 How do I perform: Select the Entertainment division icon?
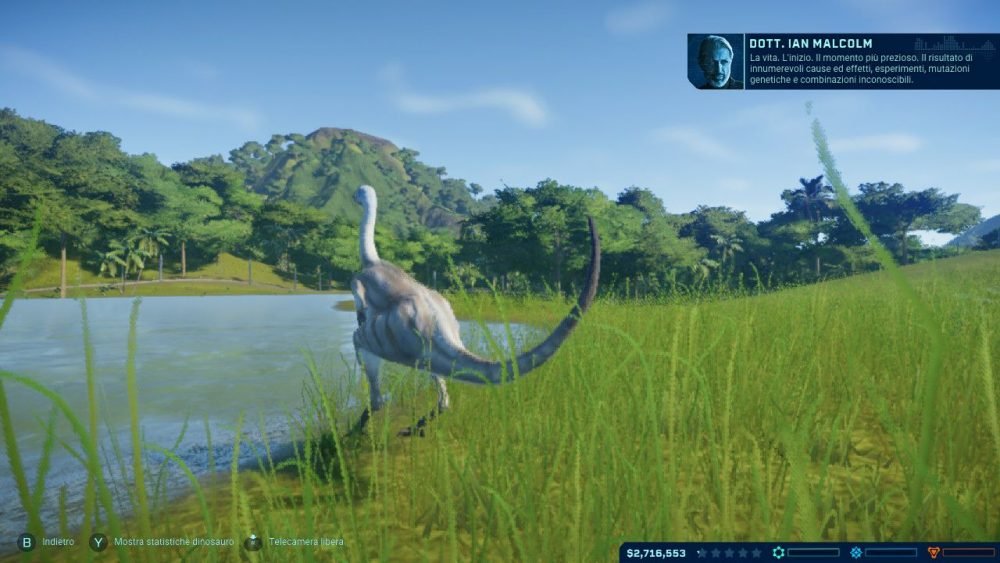click(856, 552)
